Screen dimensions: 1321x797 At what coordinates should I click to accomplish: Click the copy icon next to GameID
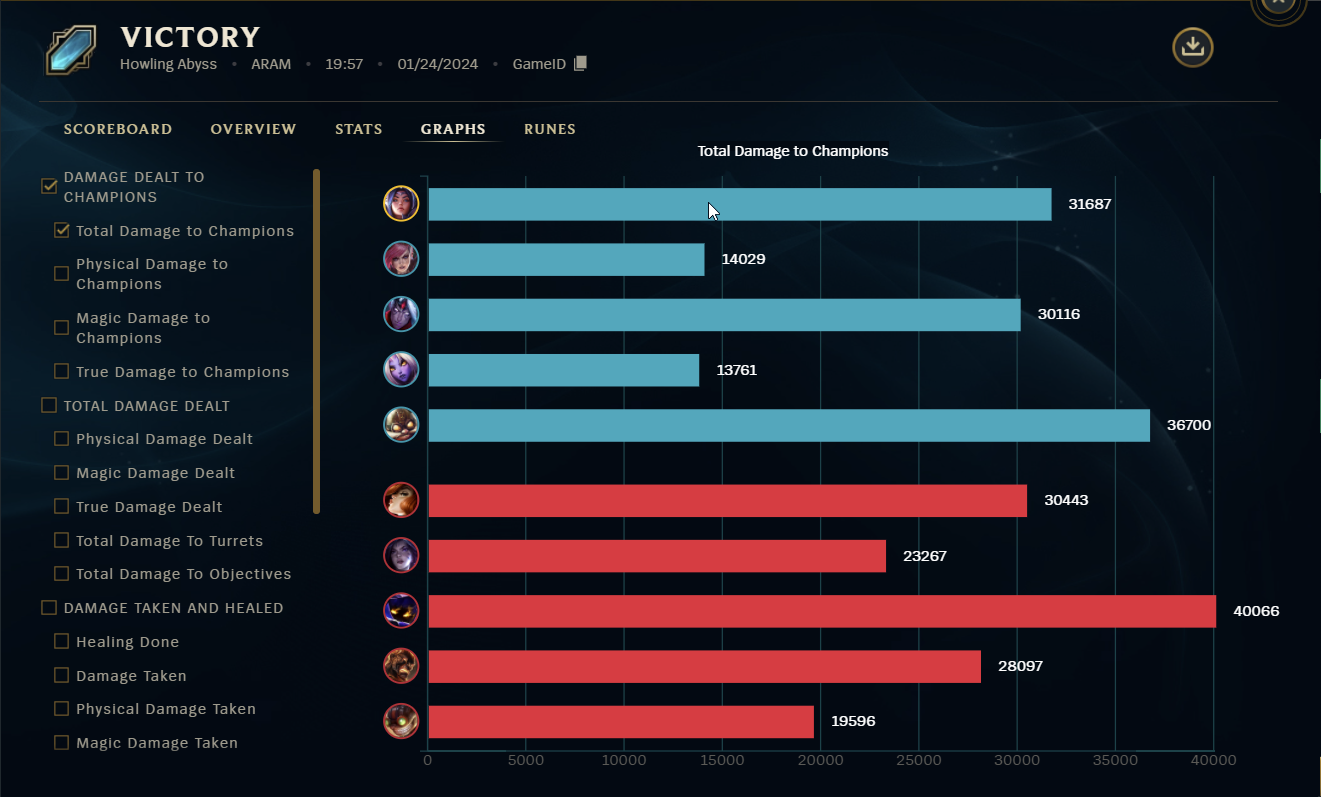point(580,63)
